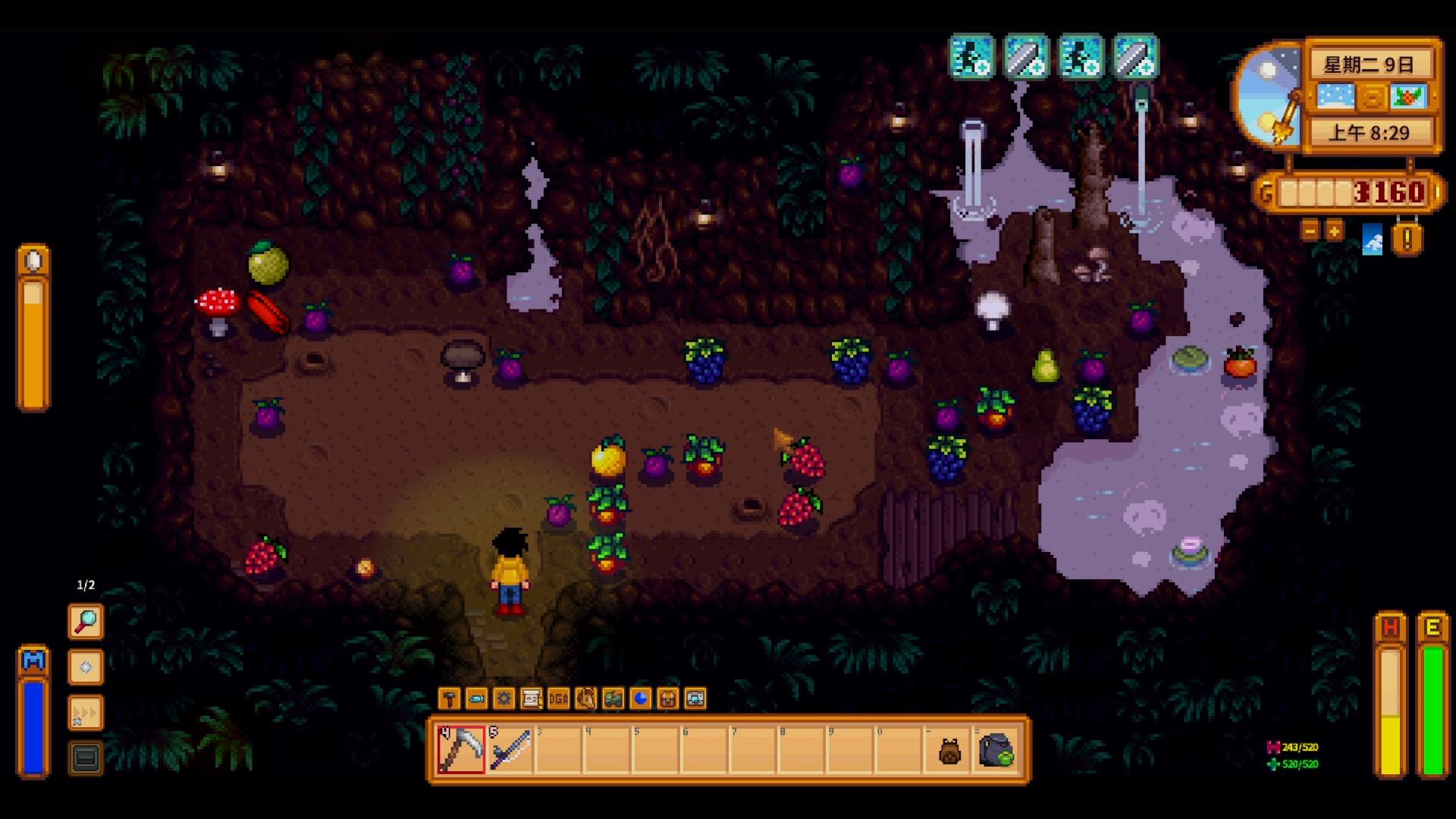Click the gear settings shortcut icon

point(504,698)
